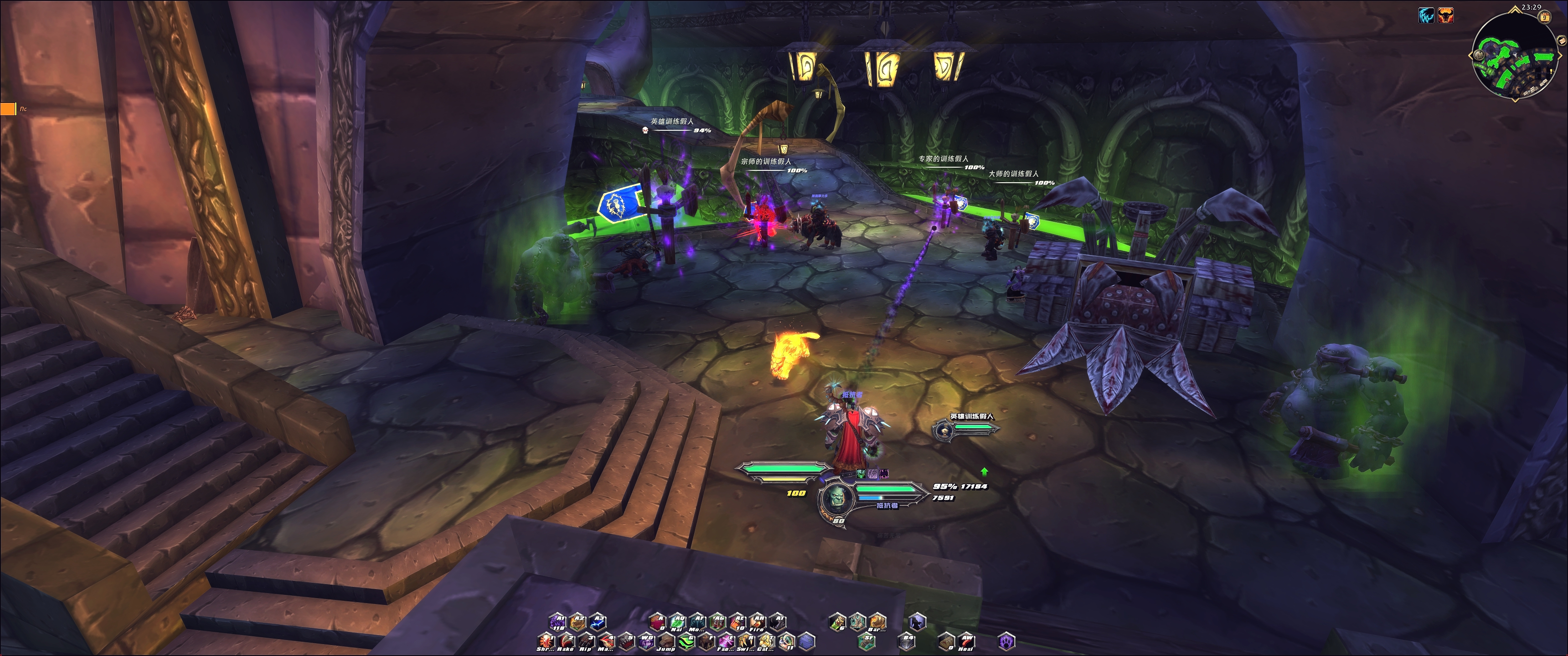Image resolution: width=1568 pixels, height=656 pixels.
Task: Click the tracking button on the minimap edge
Action: pos(1479,55)
